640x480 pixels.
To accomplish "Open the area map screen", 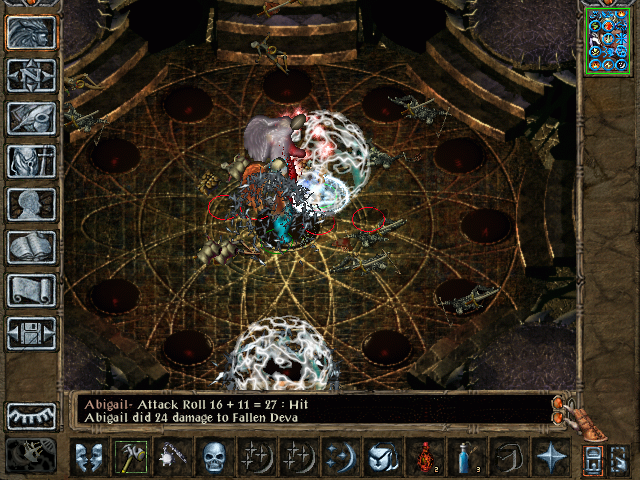I will tap(32, 76).
